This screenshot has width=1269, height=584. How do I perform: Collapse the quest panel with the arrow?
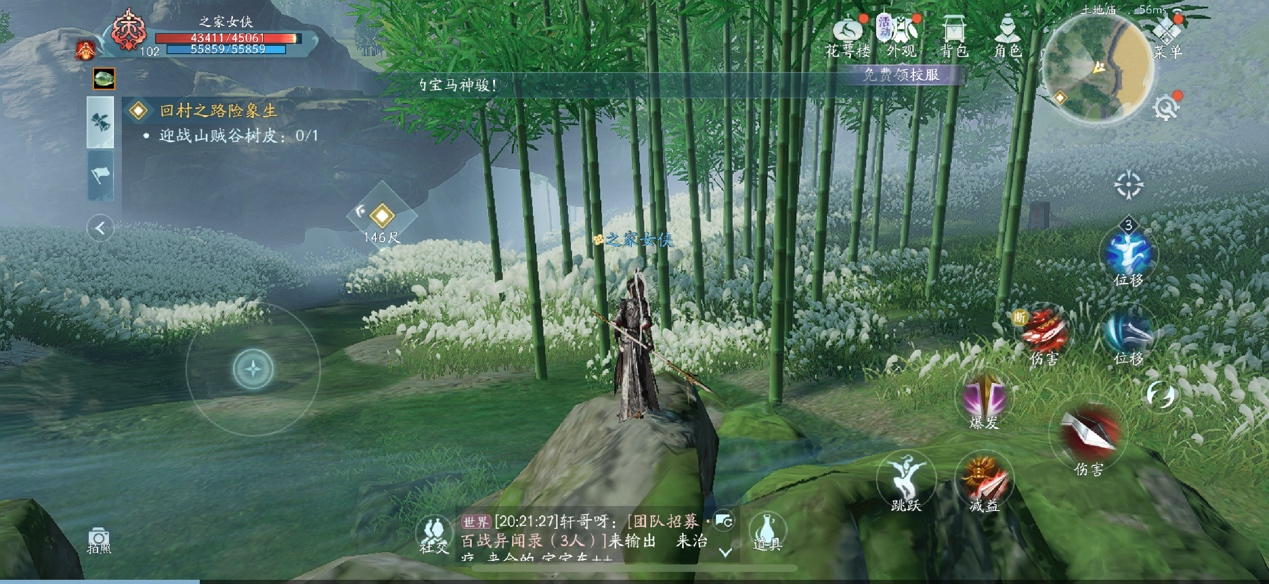100,229
